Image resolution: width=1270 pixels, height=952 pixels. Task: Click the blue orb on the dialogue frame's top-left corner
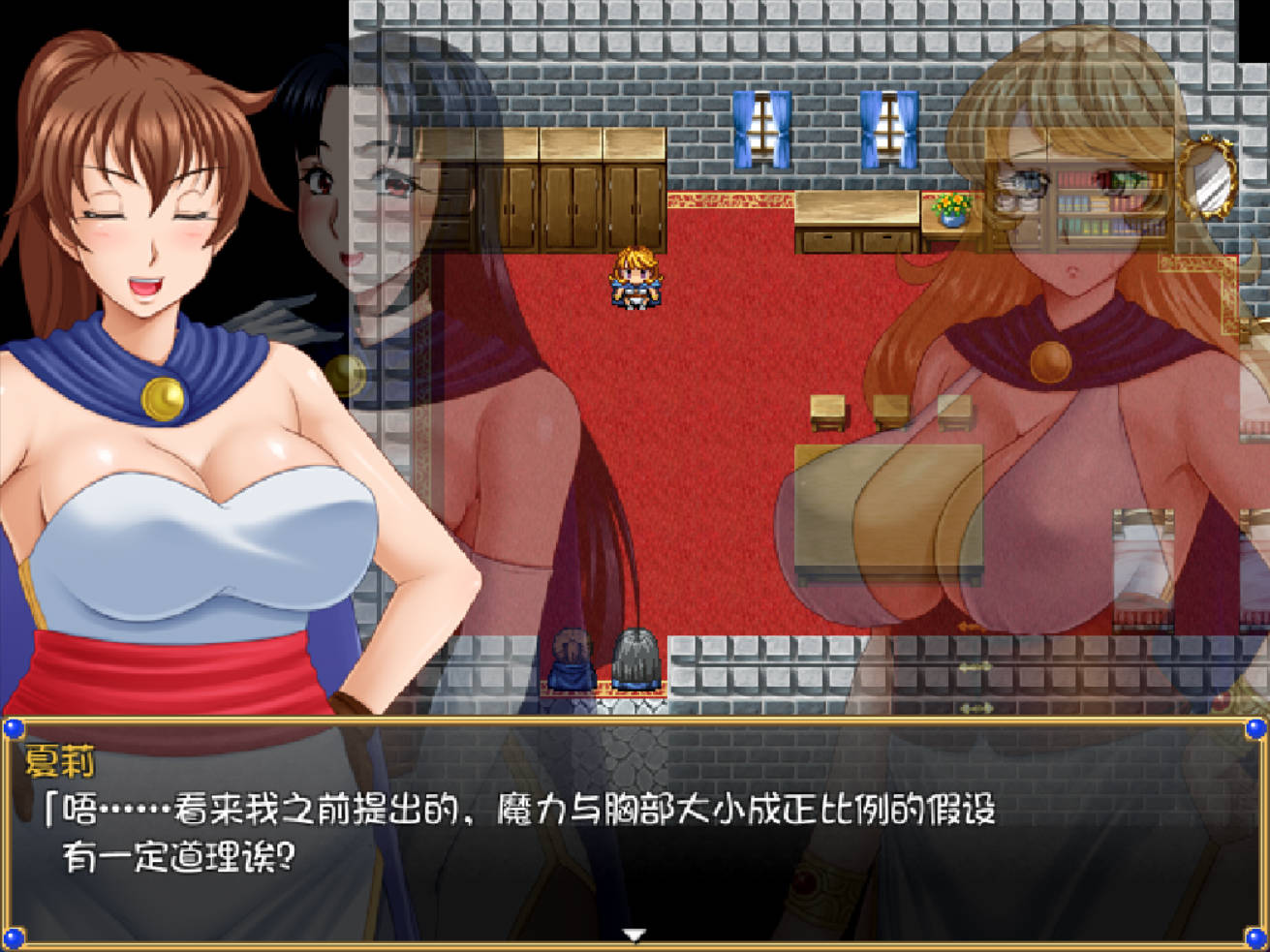[15, 729]
